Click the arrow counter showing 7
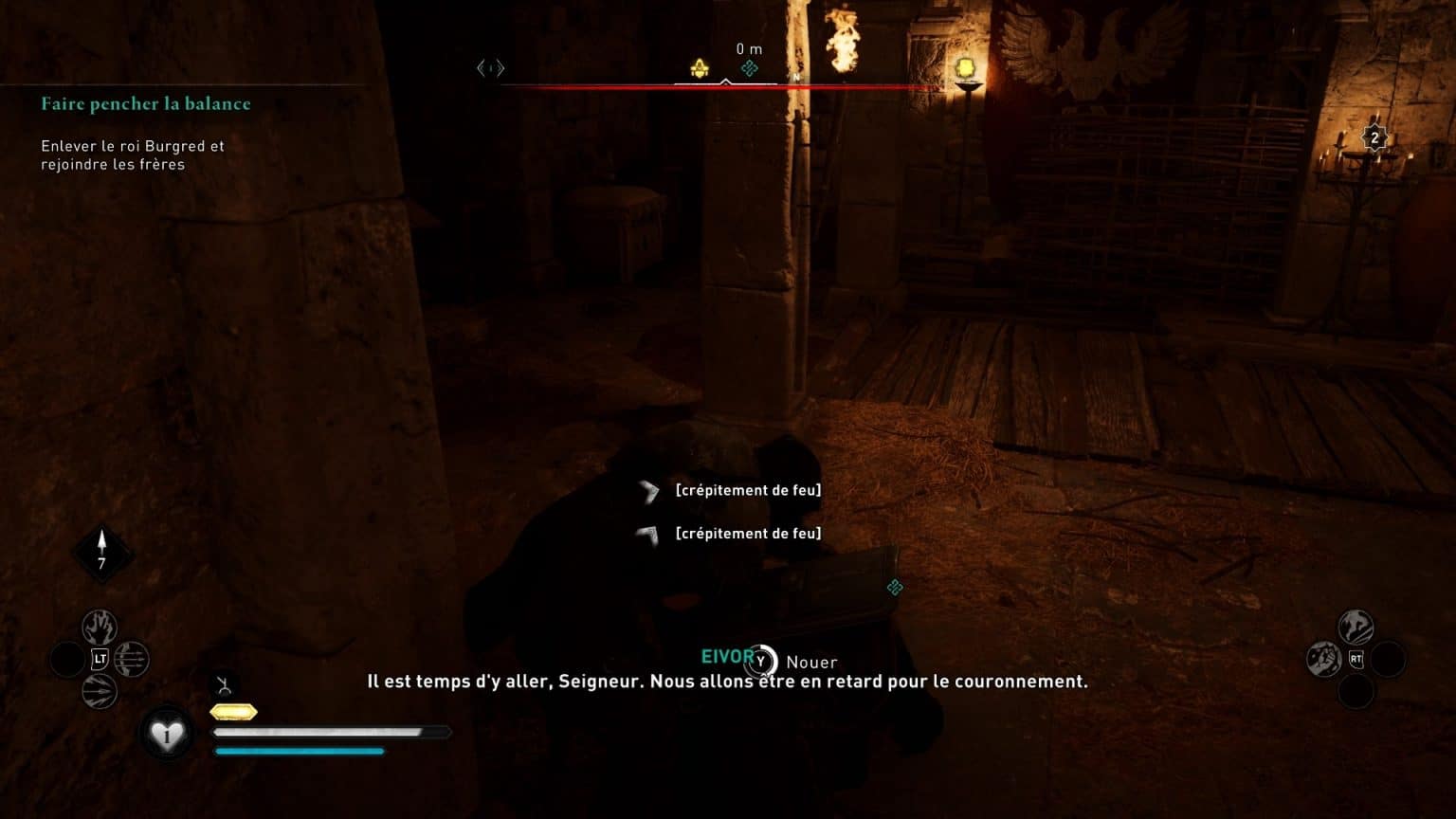The height and width of the screenshot is (819, 1456). (x=102, y=551)
